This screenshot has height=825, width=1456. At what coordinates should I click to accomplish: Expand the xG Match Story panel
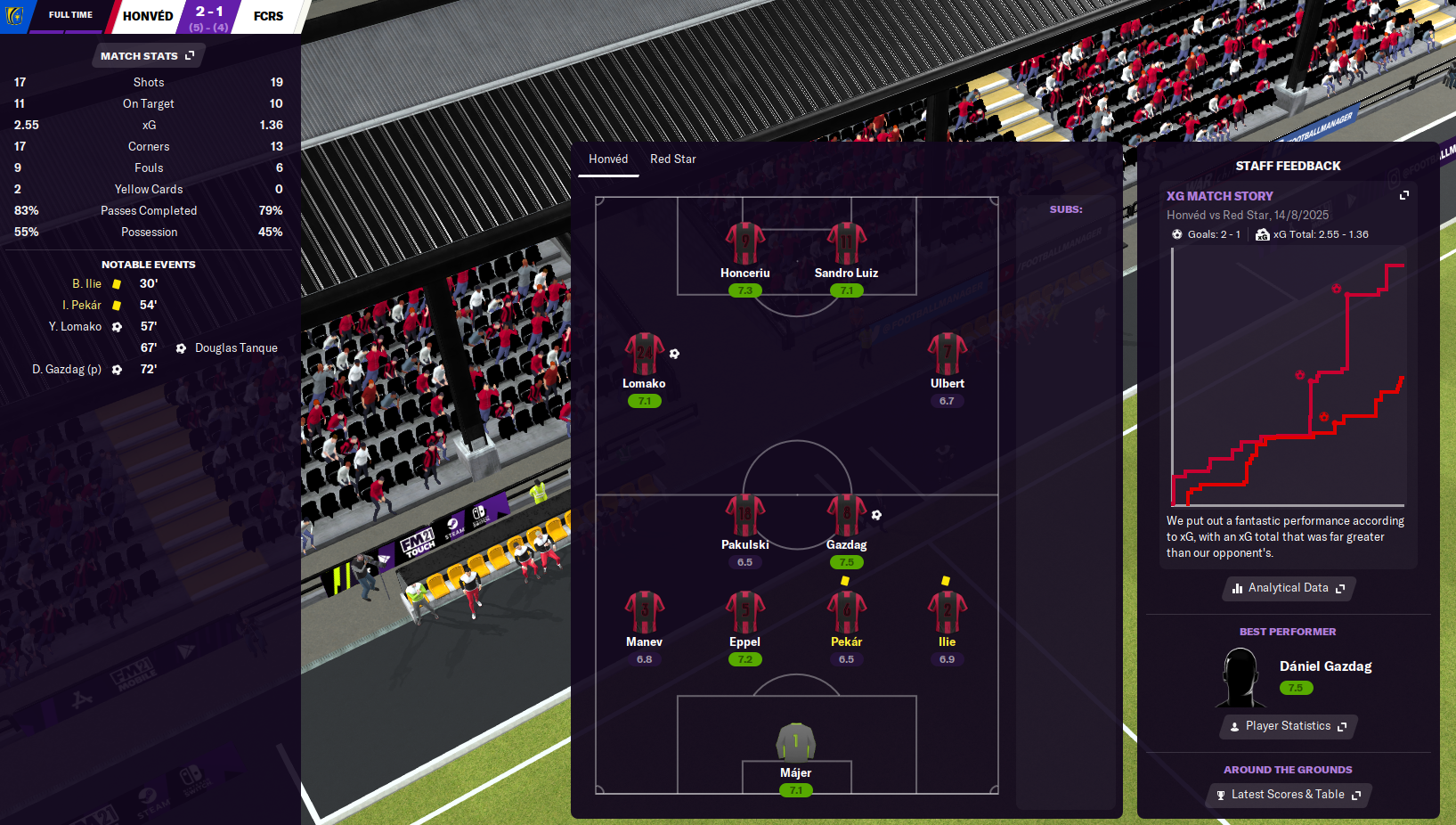coord(1403,195)
